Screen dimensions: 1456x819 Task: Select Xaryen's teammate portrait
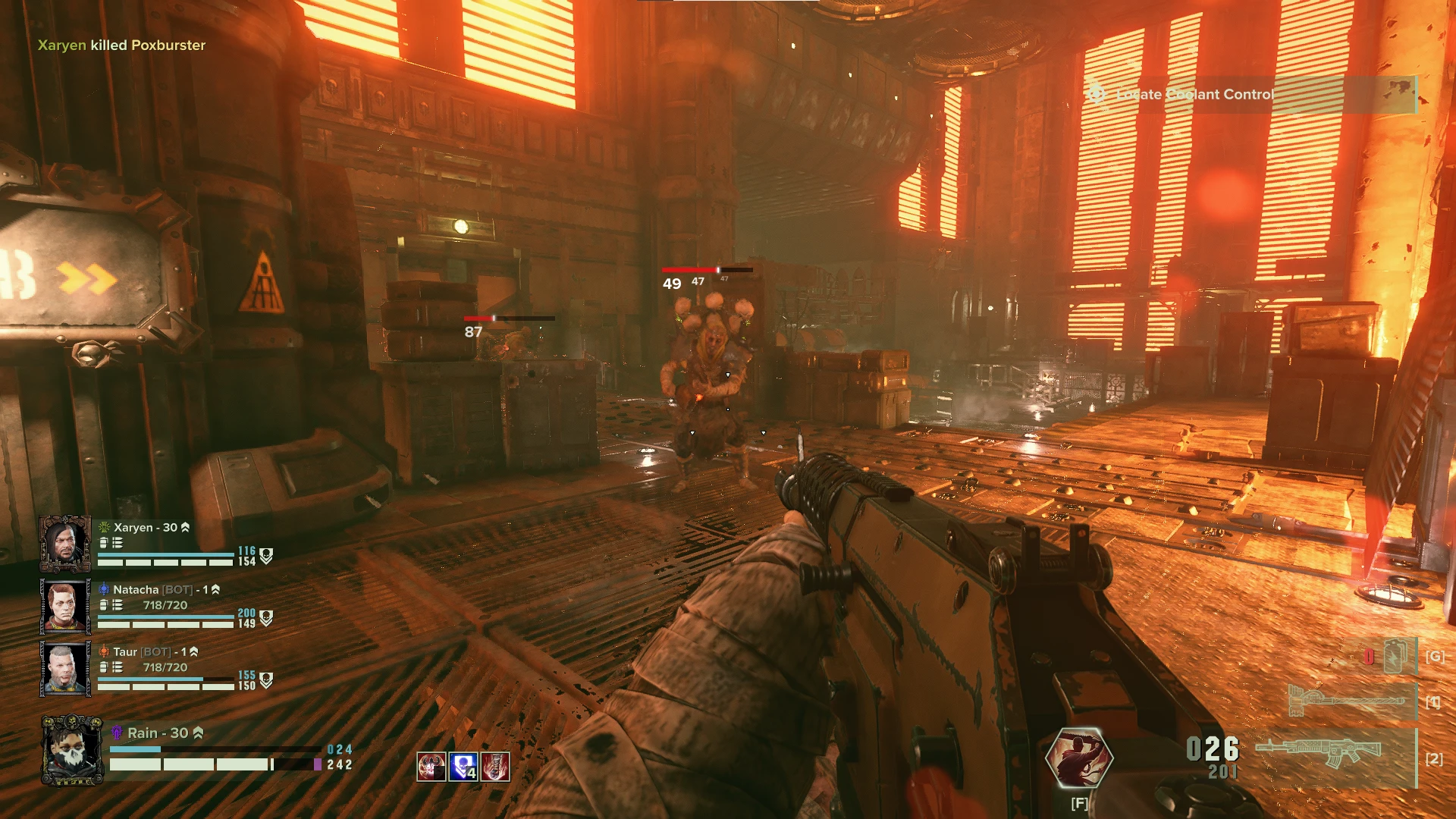pyautogui.click(x=65, y=544)
